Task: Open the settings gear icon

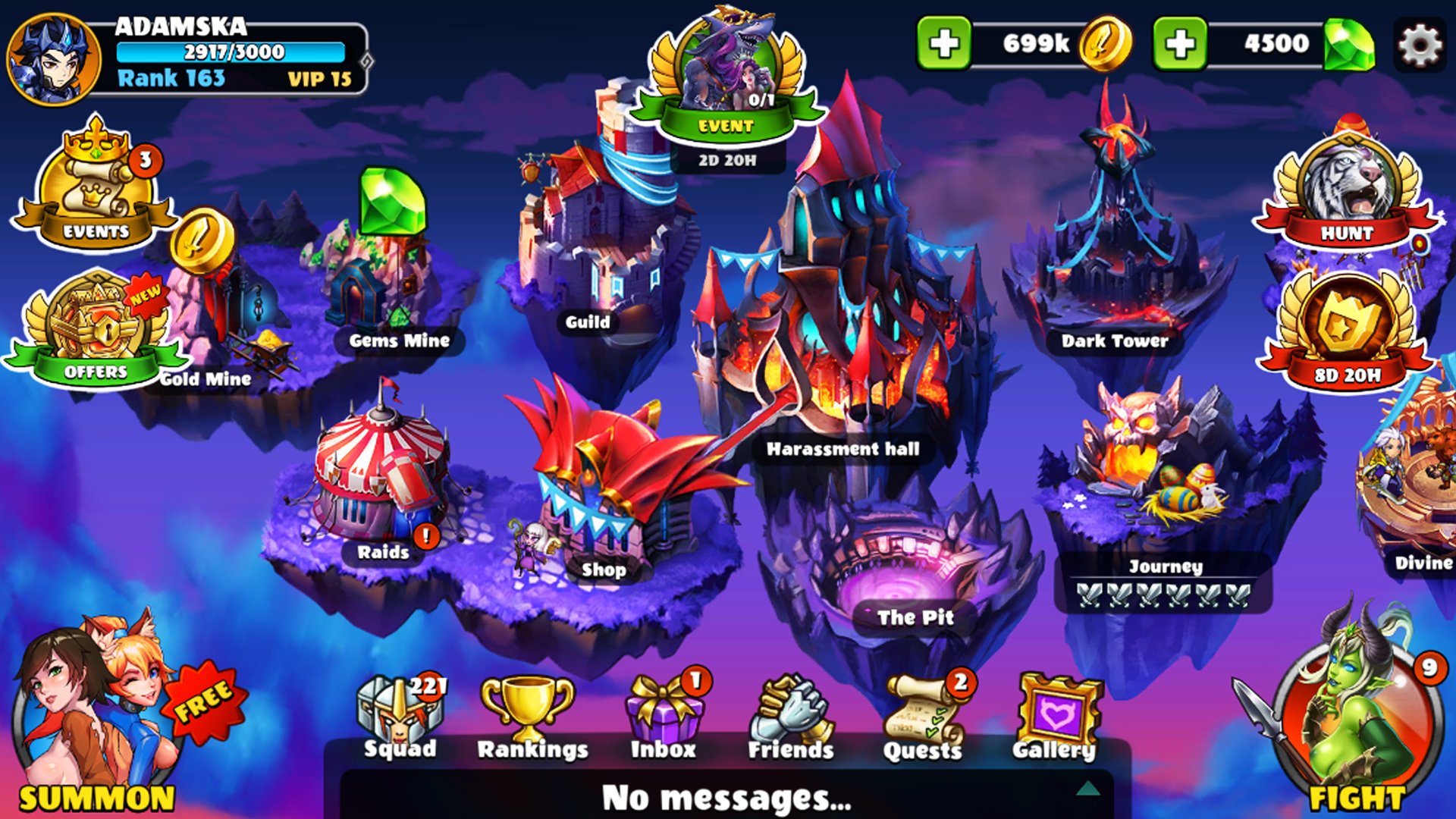Action: (x=1420, y=45)
